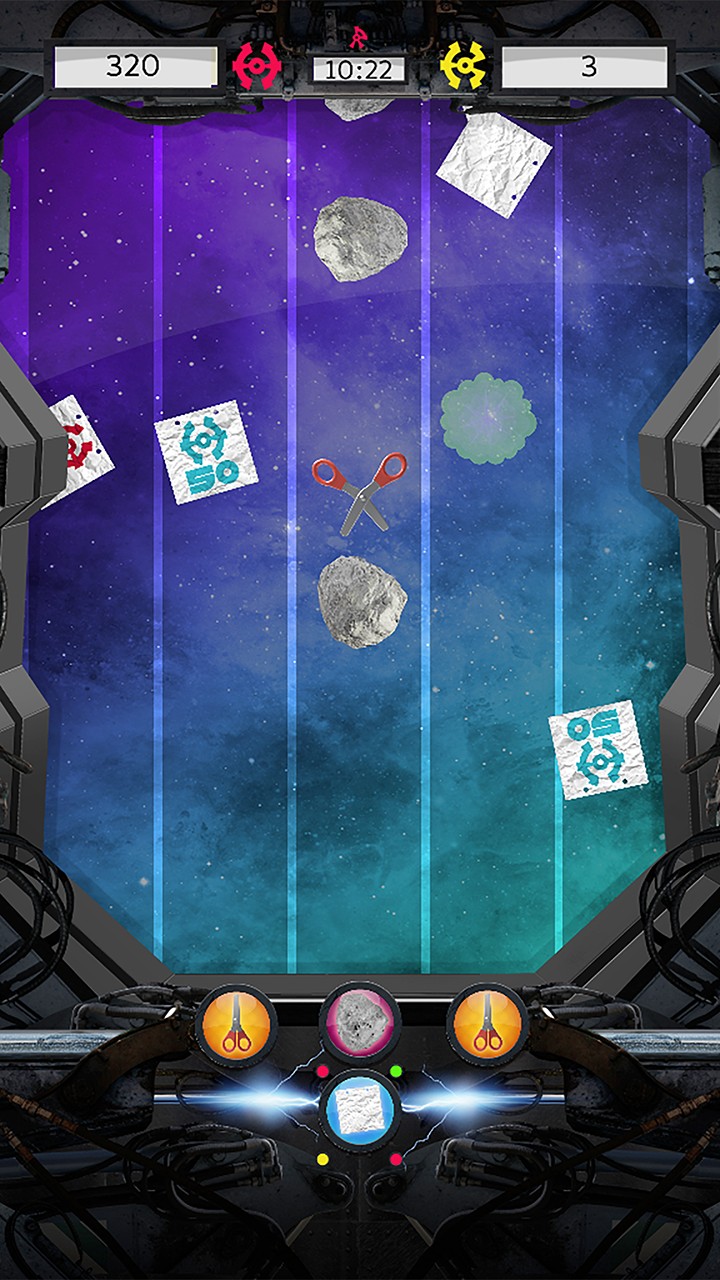
Task: Select the rock launcher button
Action: [x=360, y=1021]
